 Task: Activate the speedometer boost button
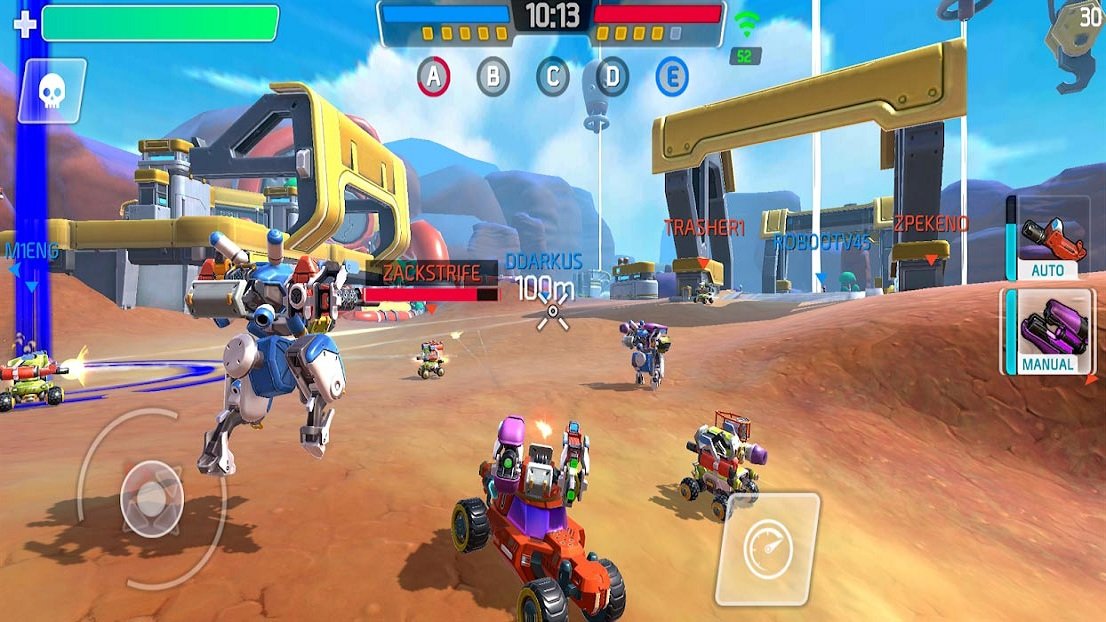click(x=767, y=548)
